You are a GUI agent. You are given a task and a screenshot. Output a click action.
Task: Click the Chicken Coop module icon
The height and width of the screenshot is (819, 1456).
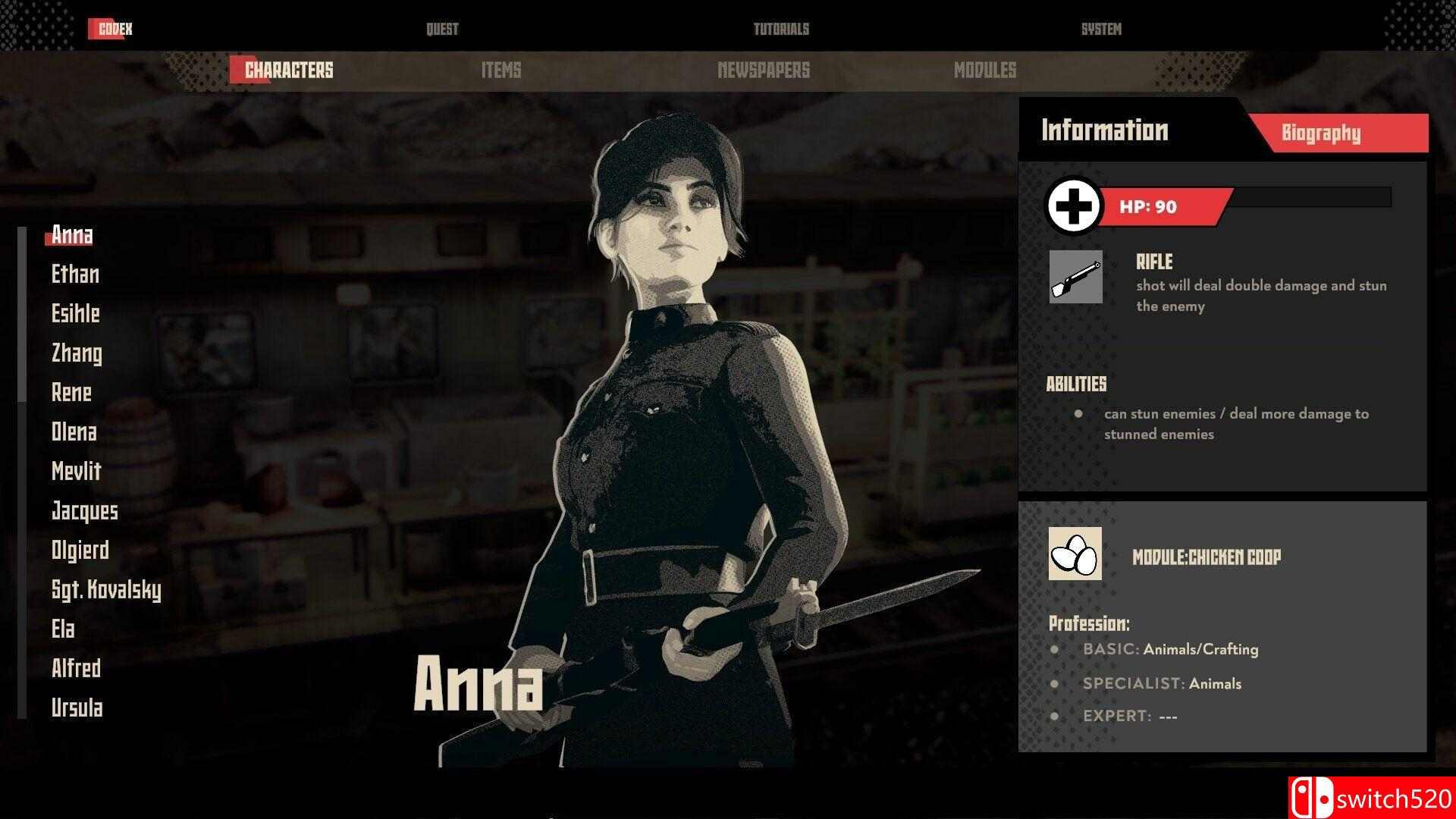1075,554
